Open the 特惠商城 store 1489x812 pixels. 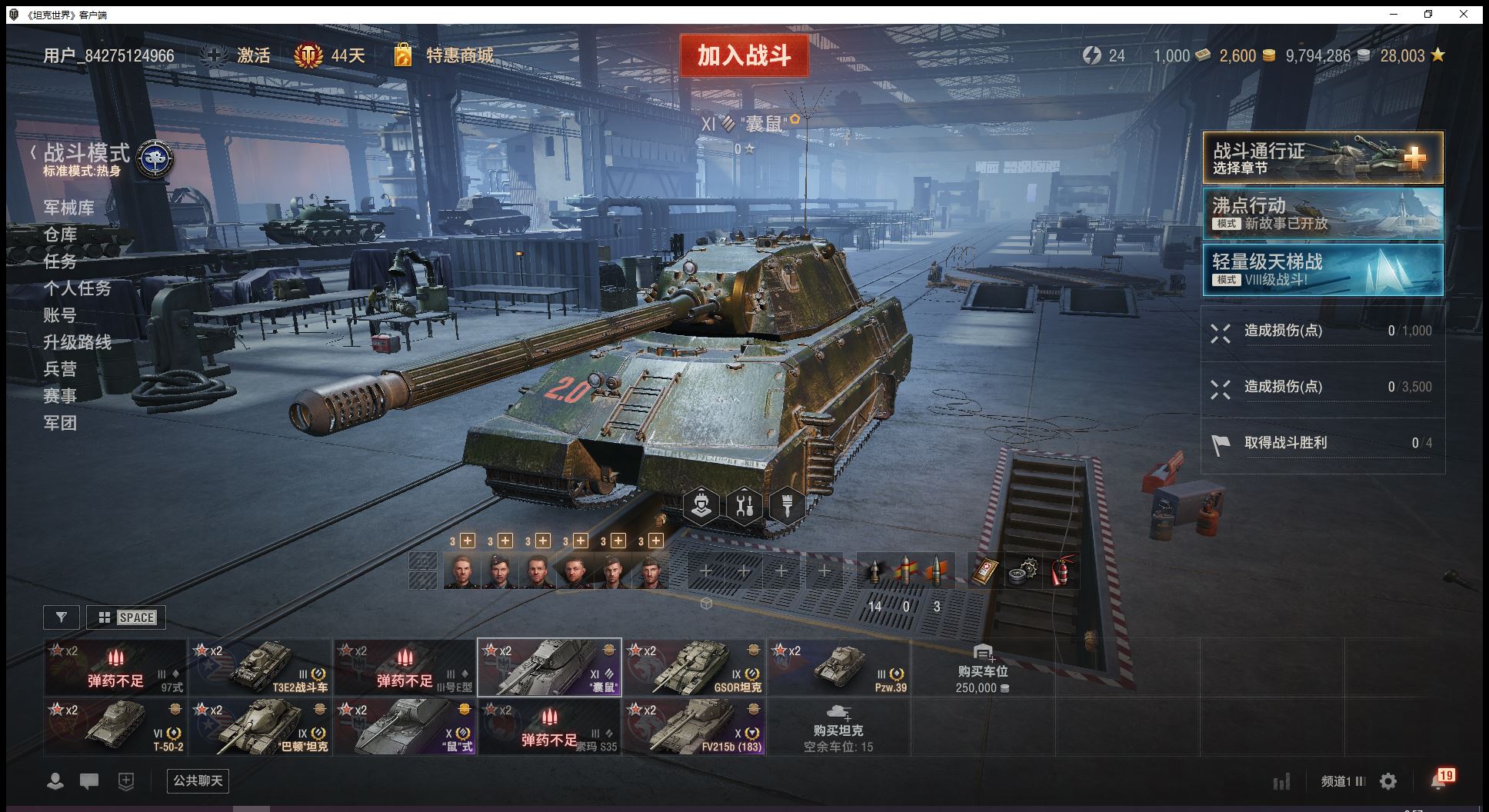(x=459, y=55)
